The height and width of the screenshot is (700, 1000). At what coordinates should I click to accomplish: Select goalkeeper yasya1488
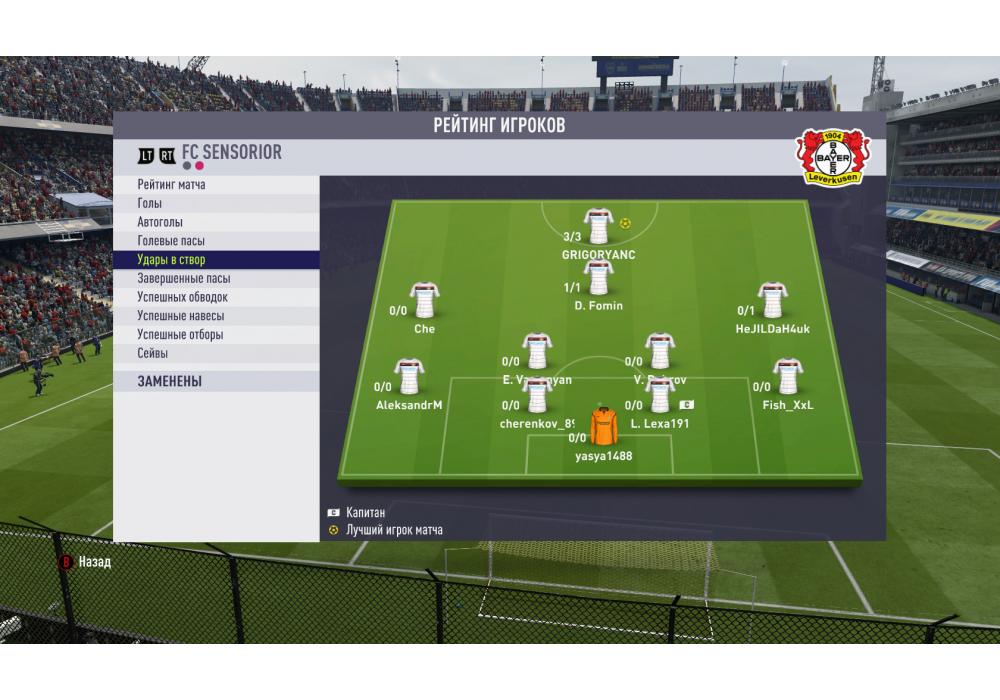click(x=603, y=428)
